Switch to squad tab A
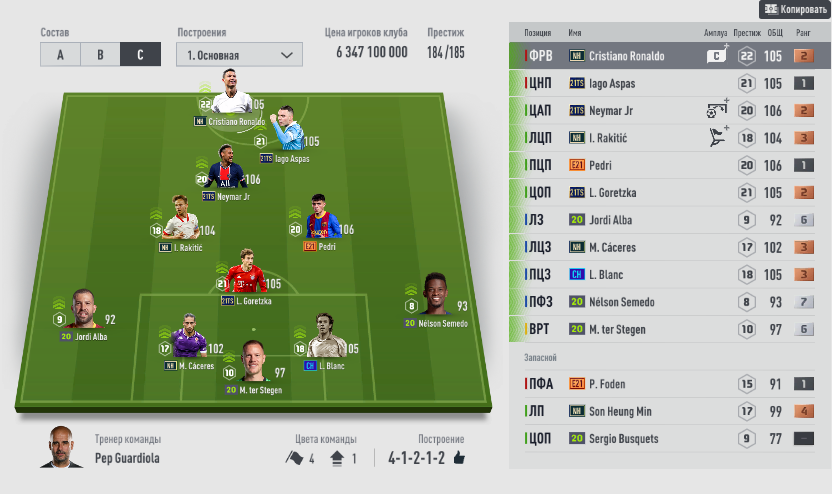The image size is (832, 494). pyautogui.click(x=60, y=55)
